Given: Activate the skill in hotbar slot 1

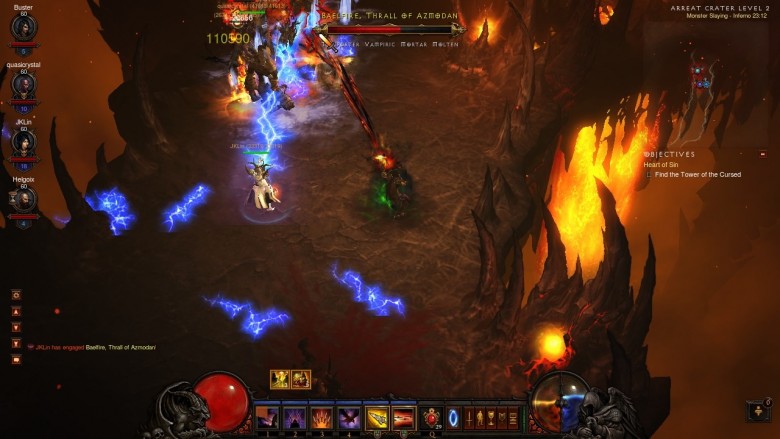Looking at the screenshot, I should click(267, 417).
